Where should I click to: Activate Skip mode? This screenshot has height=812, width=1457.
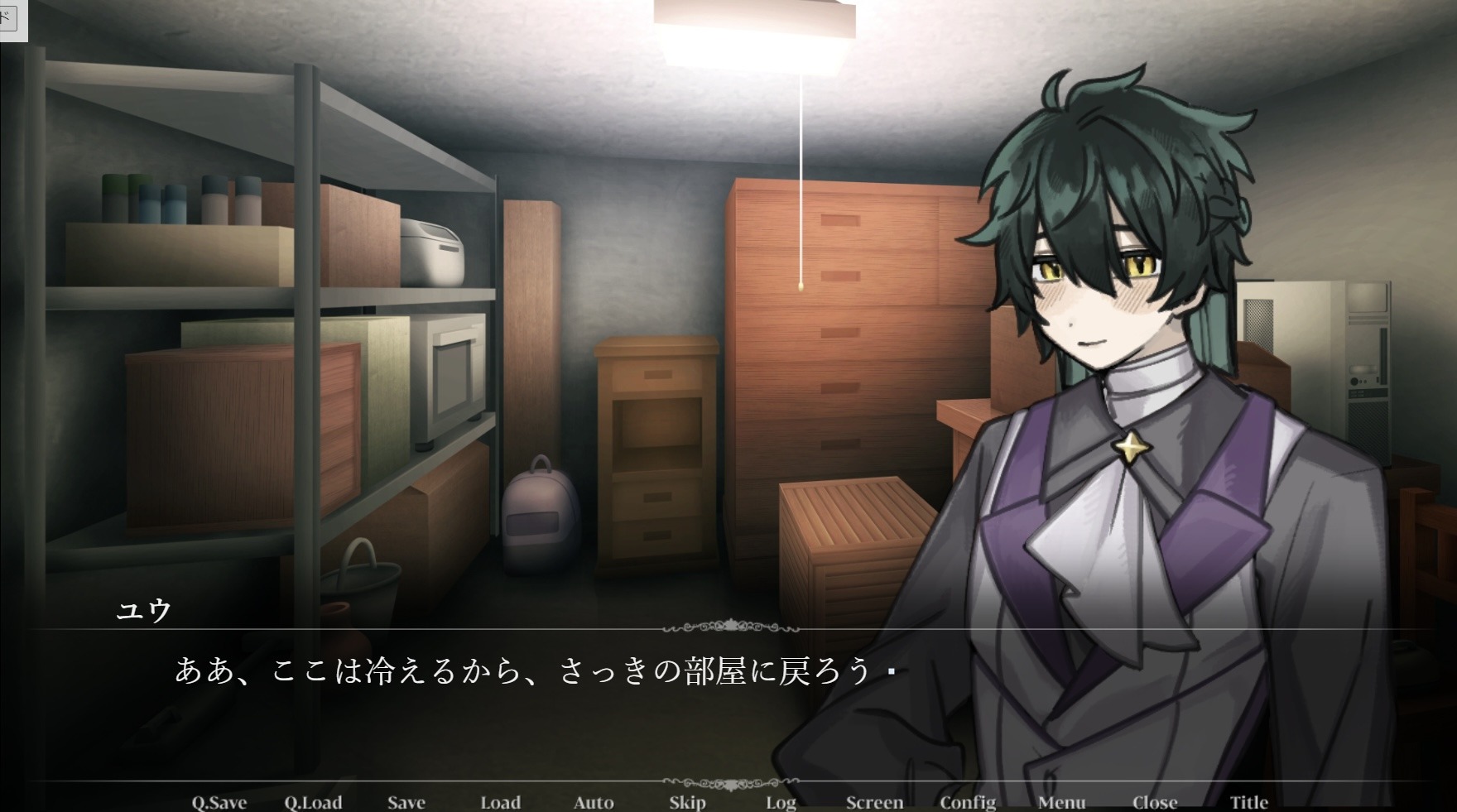pos(688,802)
